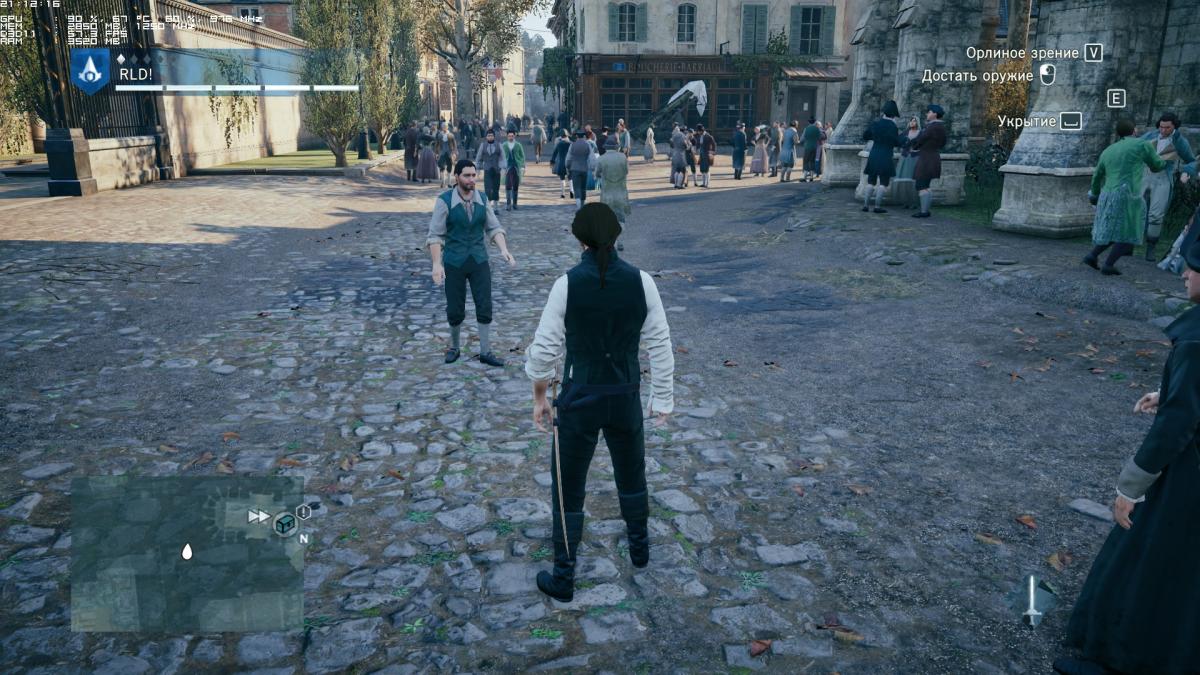Click the fast-forward arrows marker on minimap
The image size is (1200, 675).
(x=259, y=516)
